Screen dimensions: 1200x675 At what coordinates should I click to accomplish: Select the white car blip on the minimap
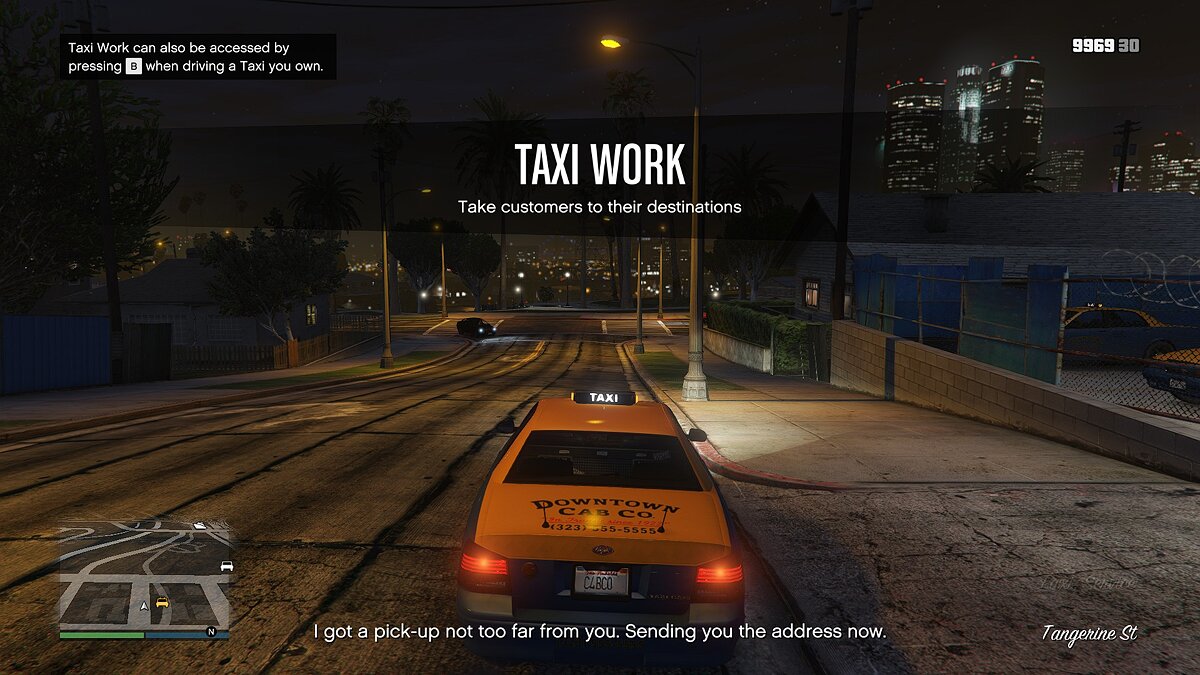(x=226, y=566)
